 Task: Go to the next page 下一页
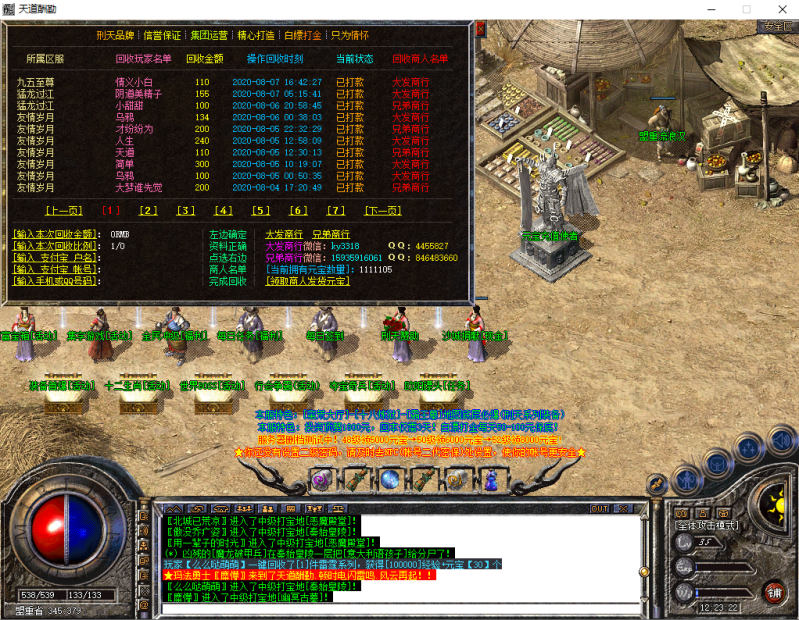[x=382, y=211]
